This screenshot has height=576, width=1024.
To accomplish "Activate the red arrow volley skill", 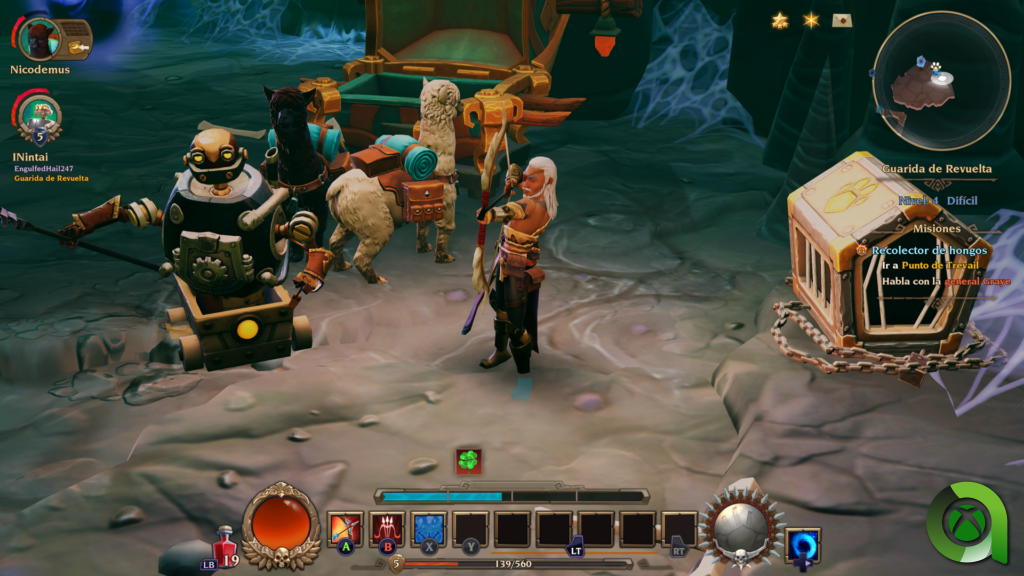I will 387,529.
